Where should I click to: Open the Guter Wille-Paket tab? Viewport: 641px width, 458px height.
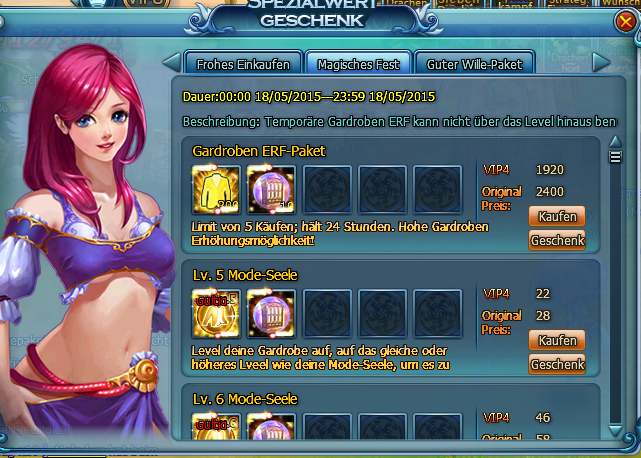pyautogui.click(x=473, y=63)
